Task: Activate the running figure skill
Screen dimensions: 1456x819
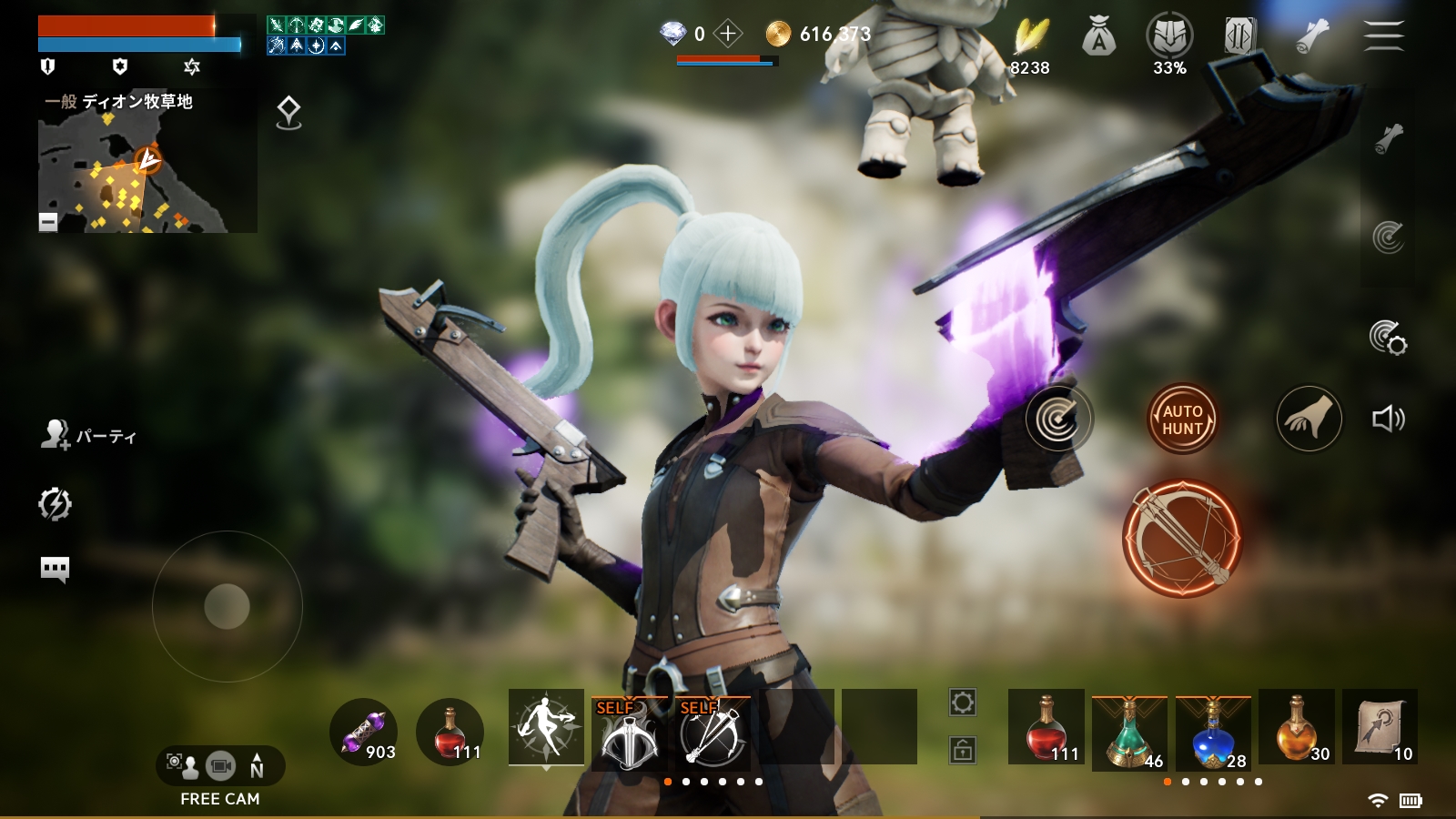Action: tap(546, 727)
